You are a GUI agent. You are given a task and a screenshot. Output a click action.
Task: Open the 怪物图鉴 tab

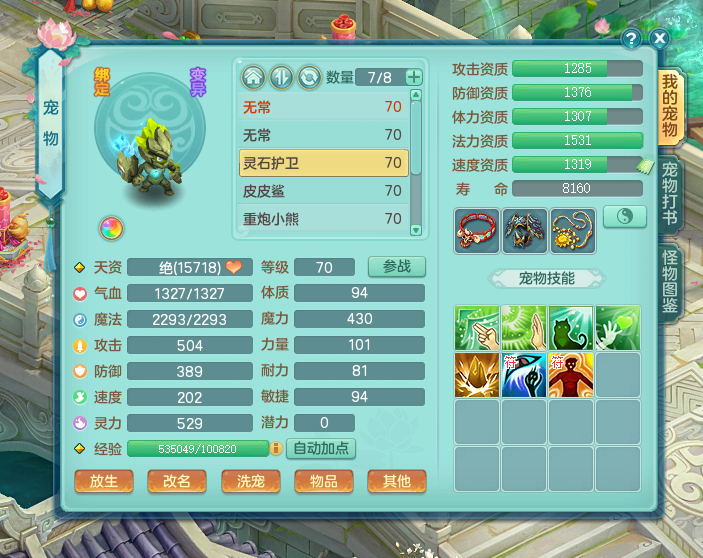670,282
